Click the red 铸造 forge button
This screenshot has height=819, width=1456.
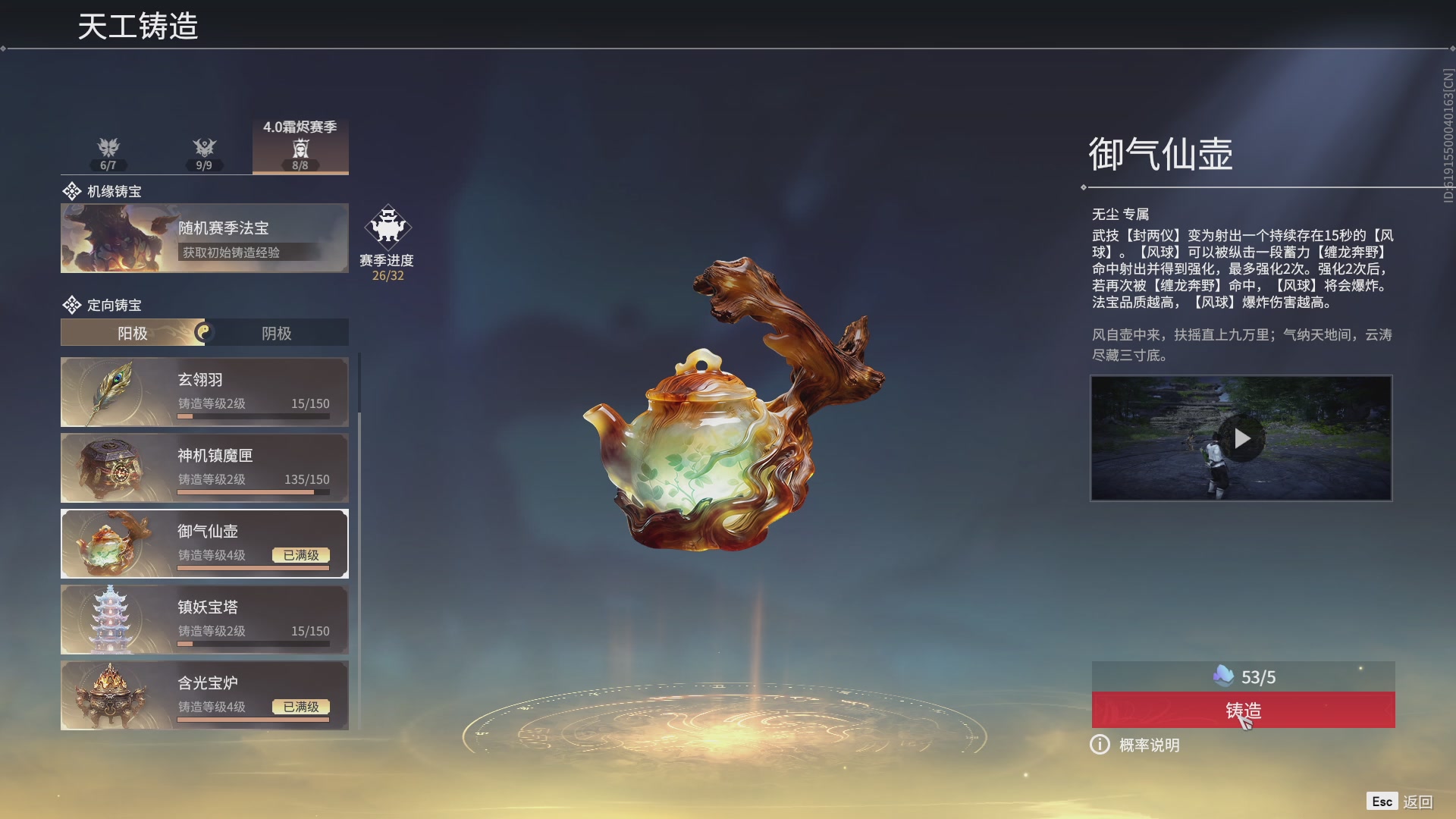pyautogui.click(x=1242, y=711)
